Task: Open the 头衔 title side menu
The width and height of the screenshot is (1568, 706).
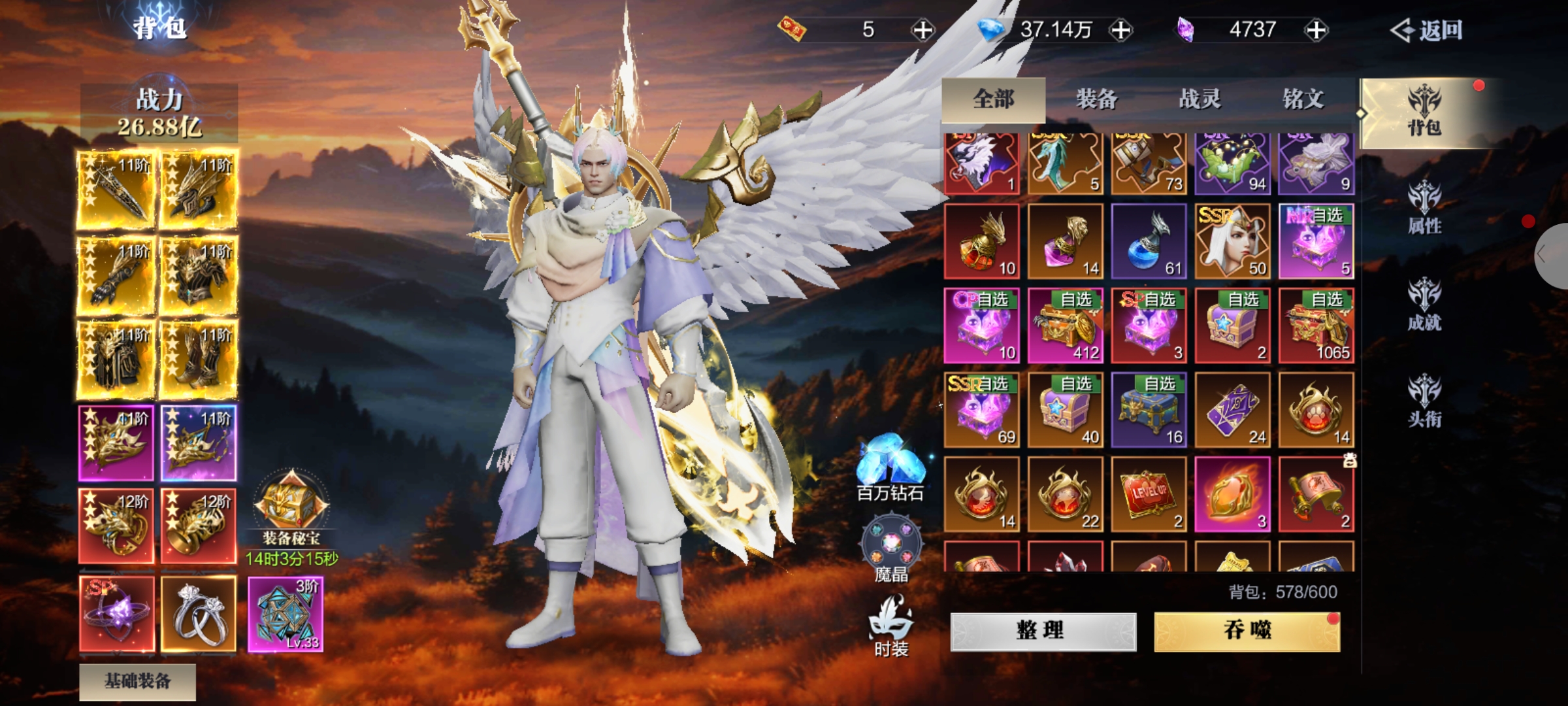Action: (1424, 401)
